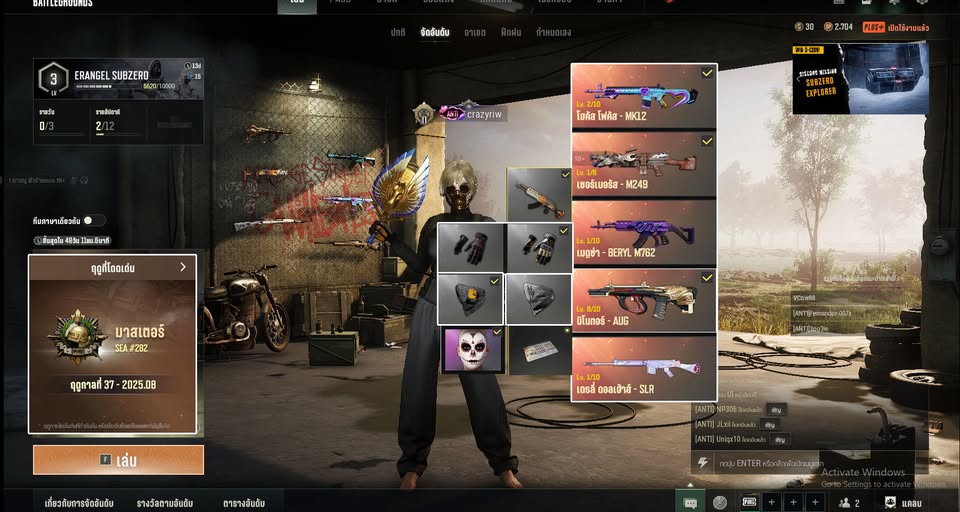The image size is (960, 512).
Task: Open the กำหนดเอง custom match tab
Action: [x=553, y=33]
